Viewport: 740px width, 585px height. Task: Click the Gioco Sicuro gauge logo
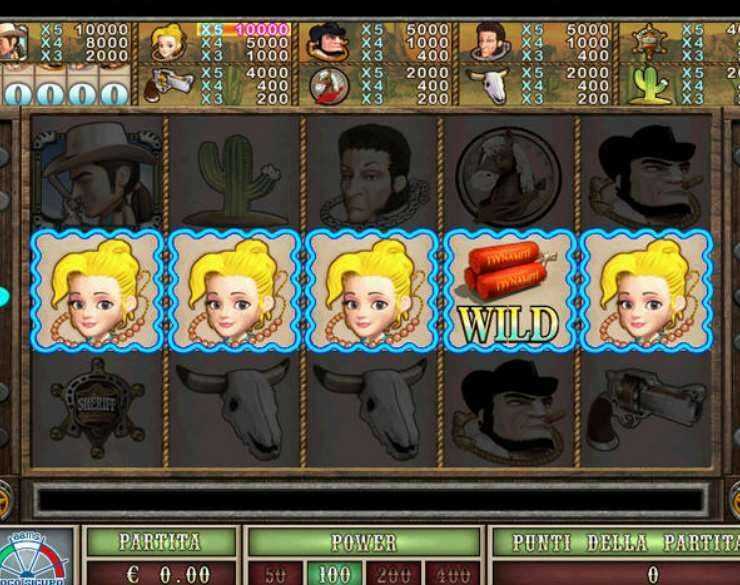tap(36, 560)
